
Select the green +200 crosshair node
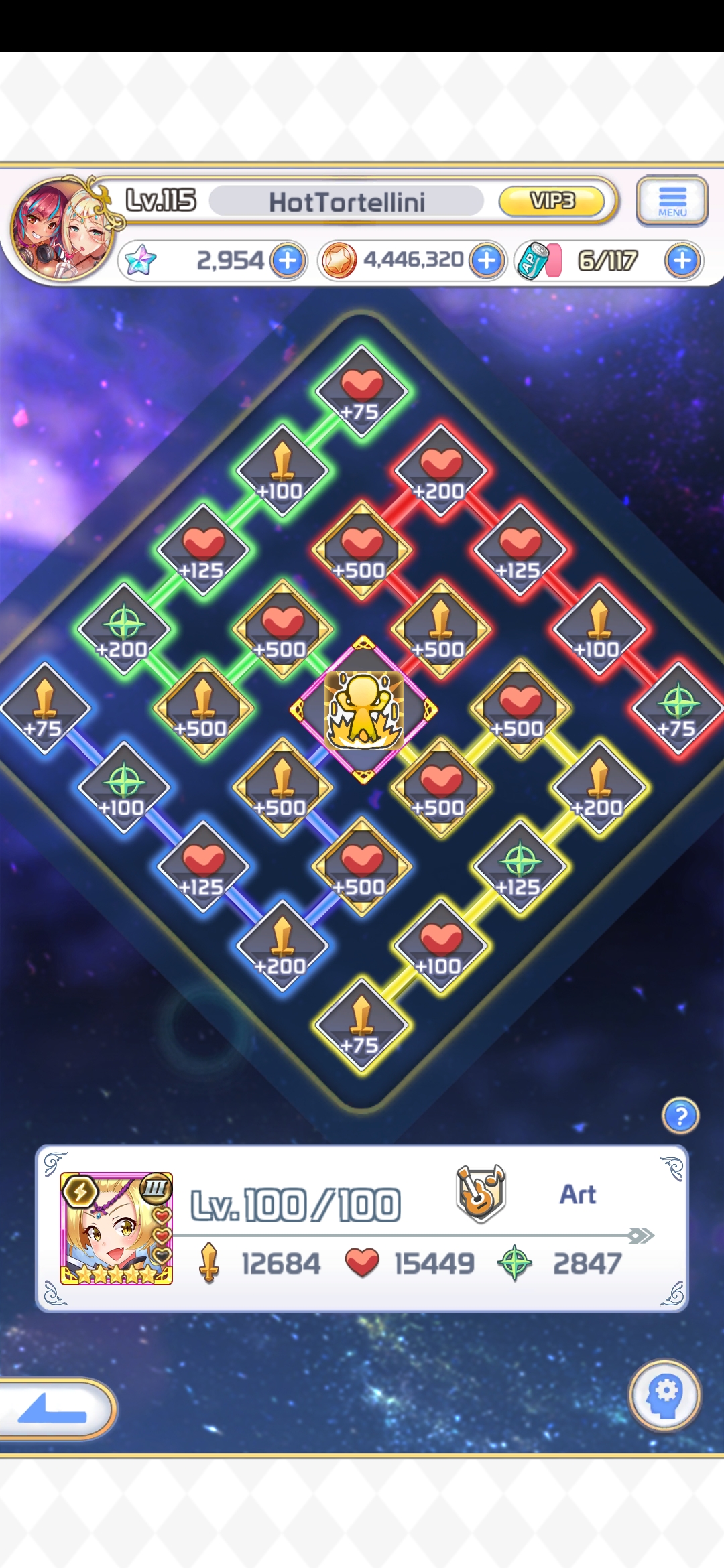click(x=124, y=630)
